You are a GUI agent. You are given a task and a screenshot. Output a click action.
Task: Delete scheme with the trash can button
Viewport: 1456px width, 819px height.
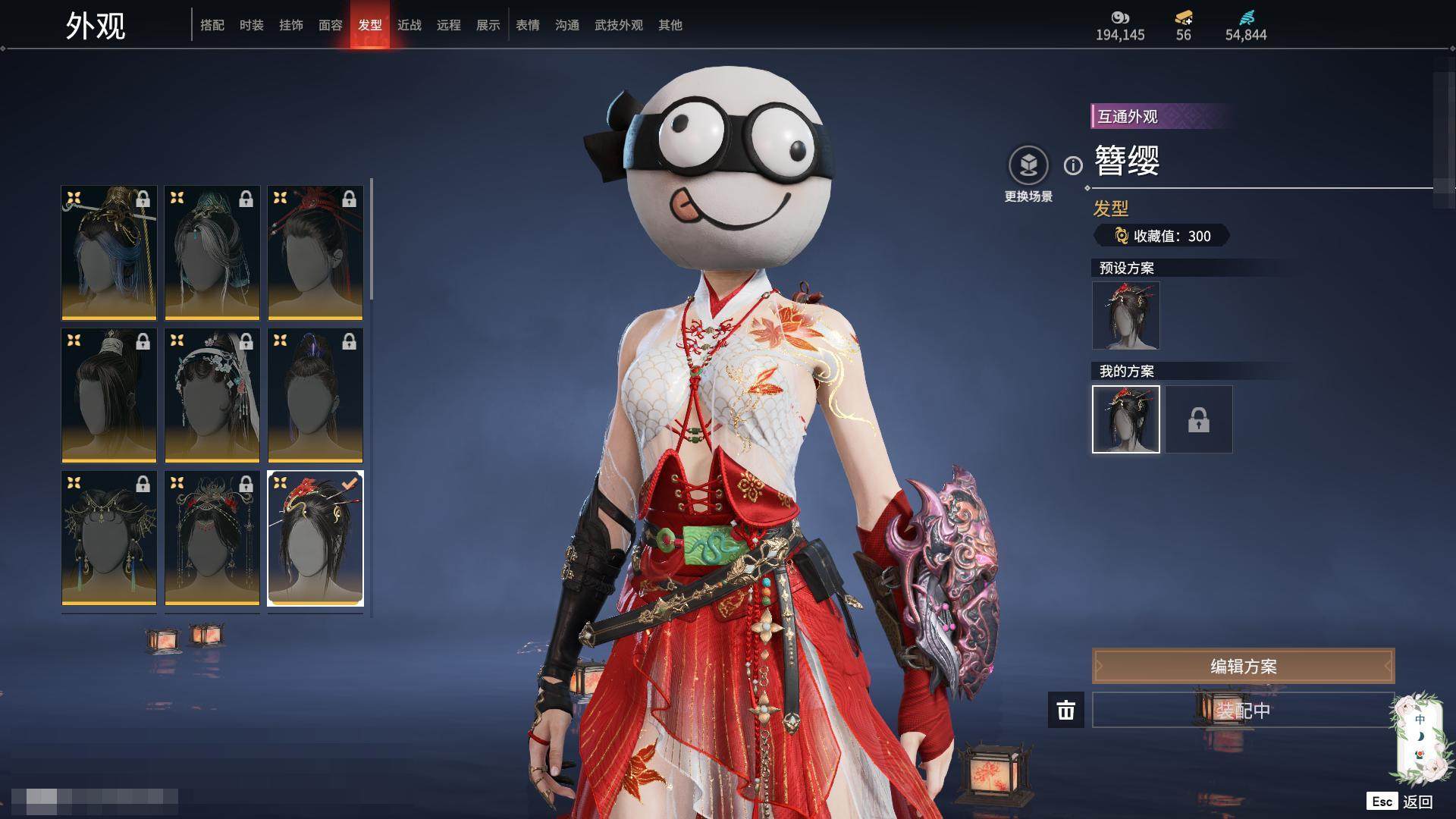point(1066,710)
